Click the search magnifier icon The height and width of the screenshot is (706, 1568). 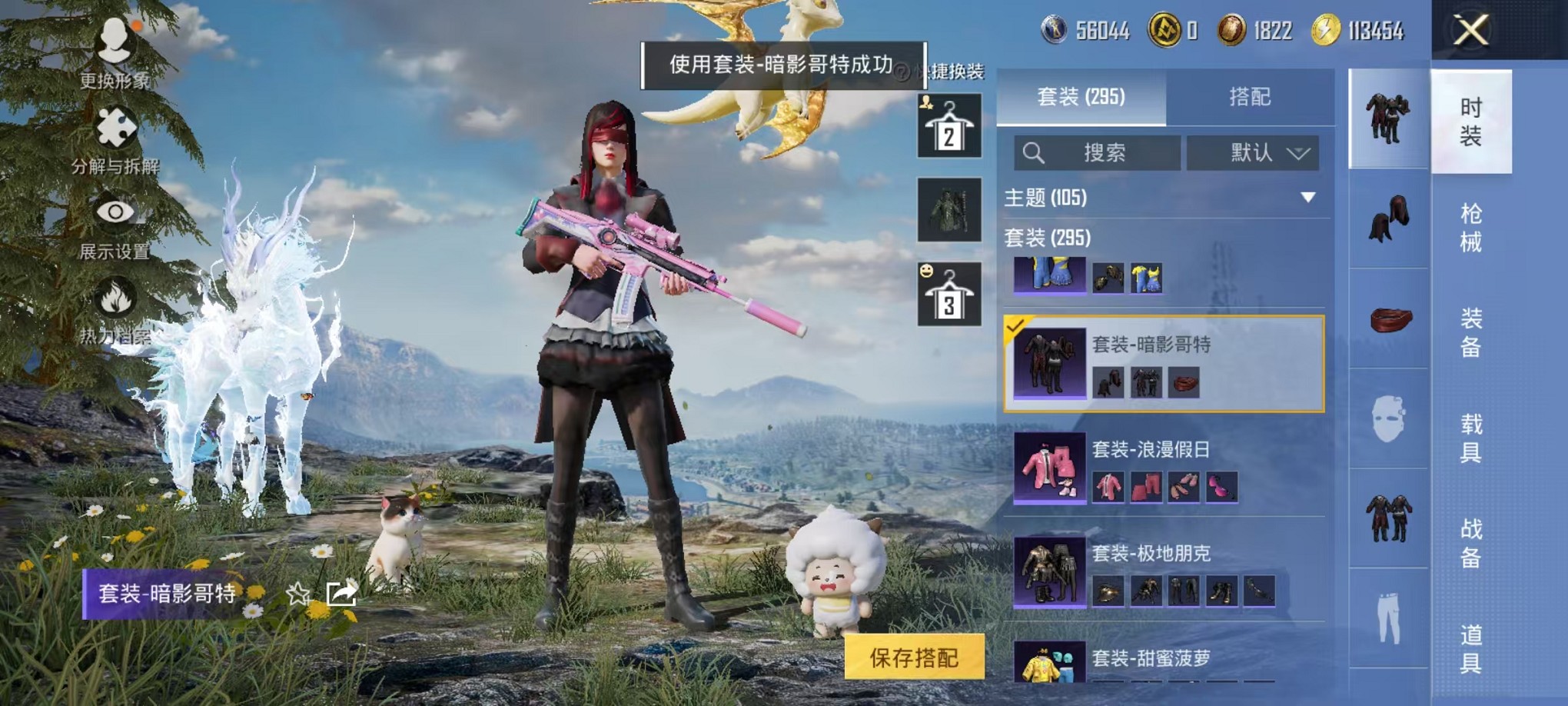(x=1034, y=152)
